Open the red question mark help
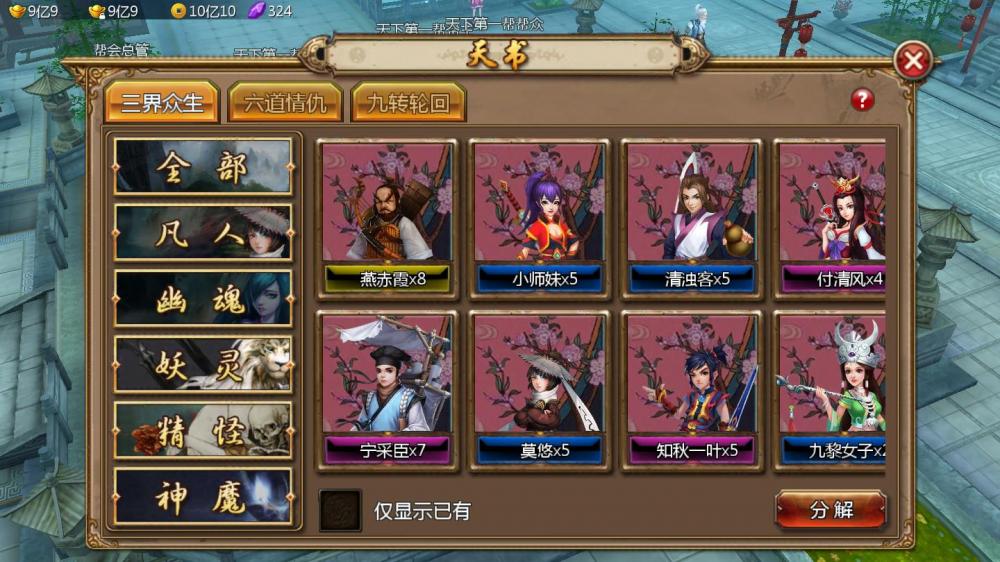This screenshot has height=562, width=1000. pos(863,99)
